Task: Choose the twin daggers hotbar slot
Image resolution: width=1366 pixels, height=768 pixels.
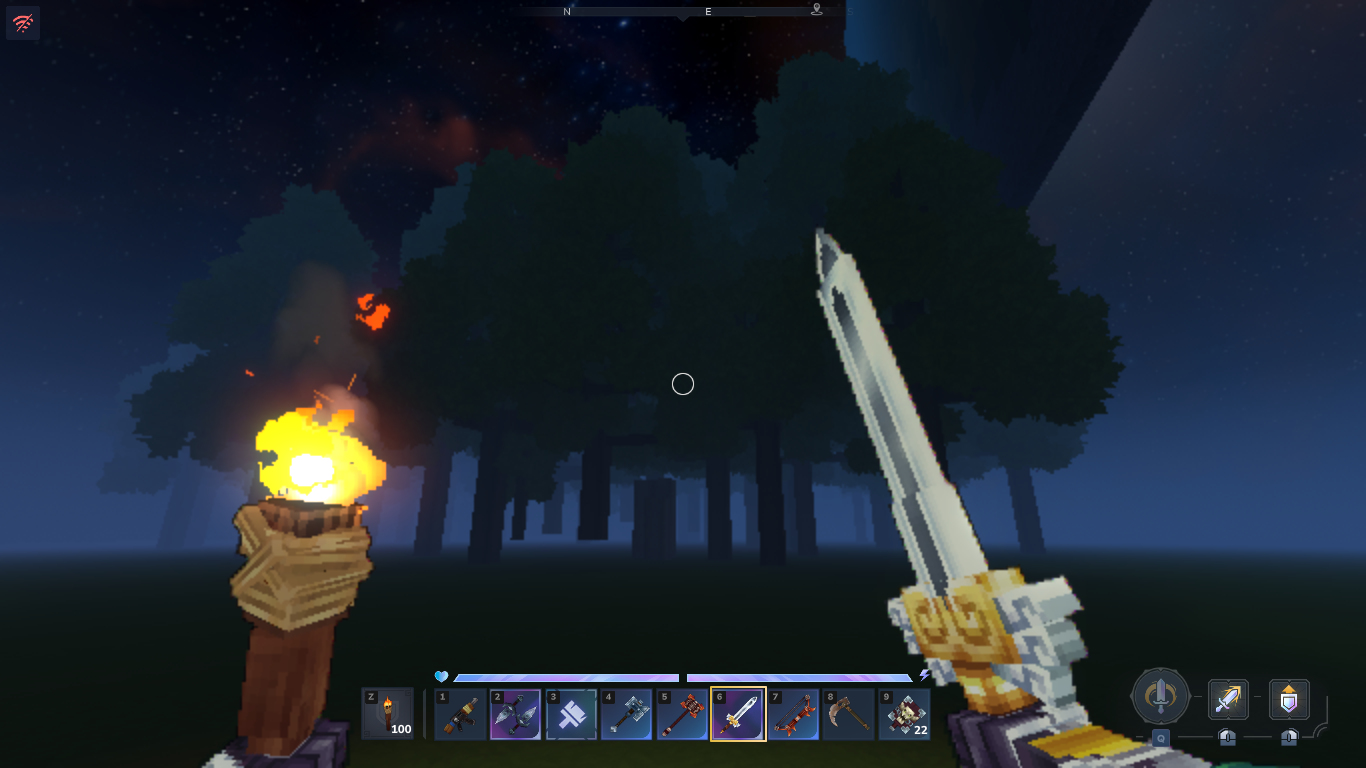Action: [x=516, y=714]
